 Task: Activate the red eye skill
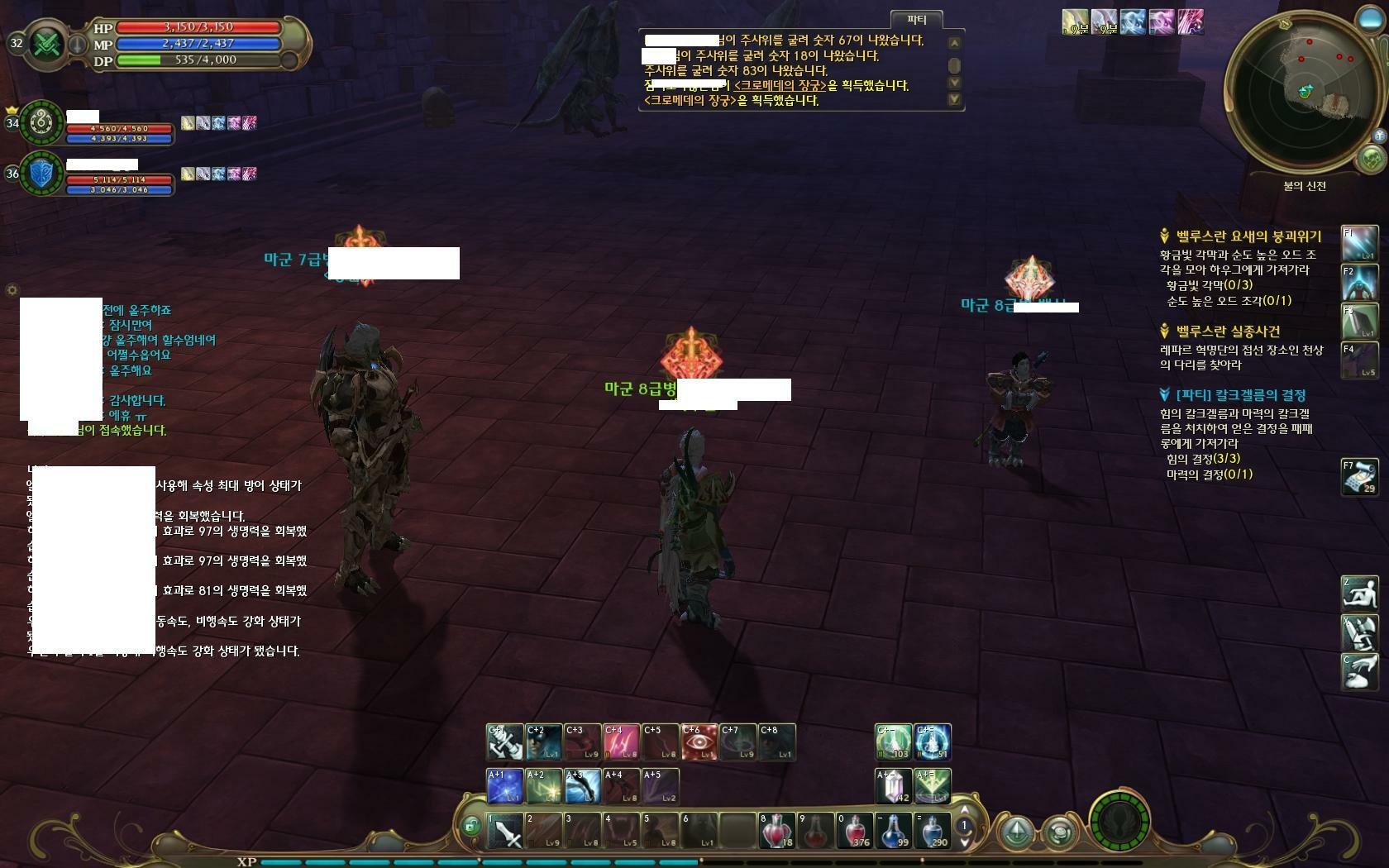click(699, 742)
